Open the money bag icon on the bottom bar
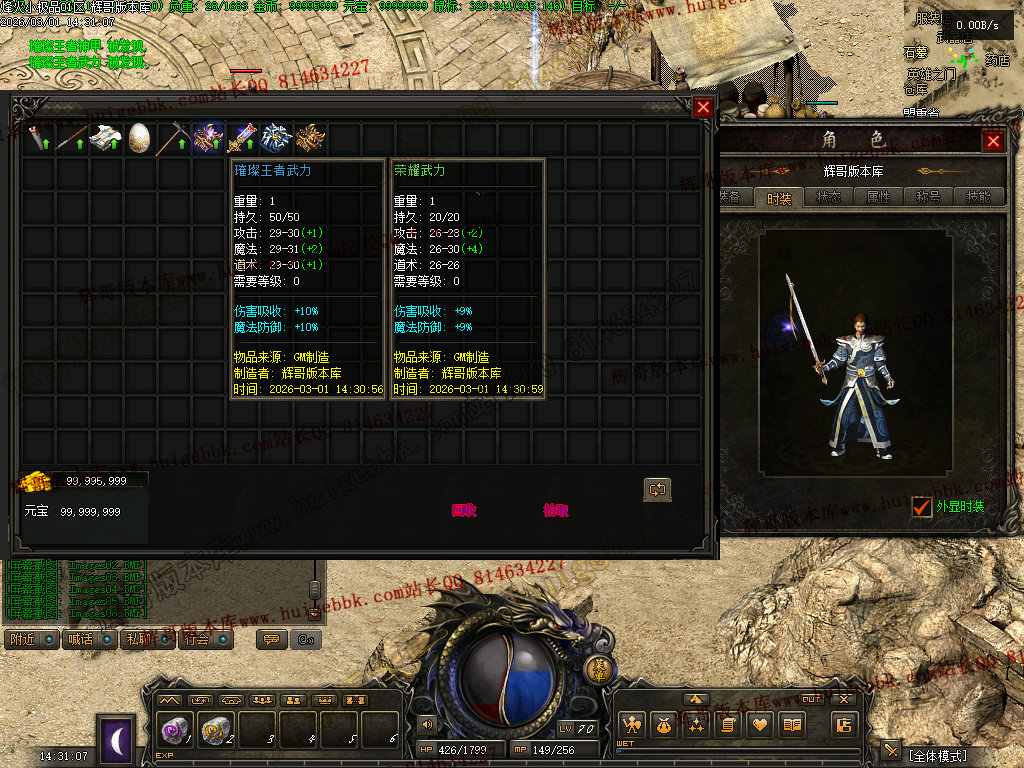Viewport: 1024px width, 768px height. pyautogui.click(x=662, y=726)
